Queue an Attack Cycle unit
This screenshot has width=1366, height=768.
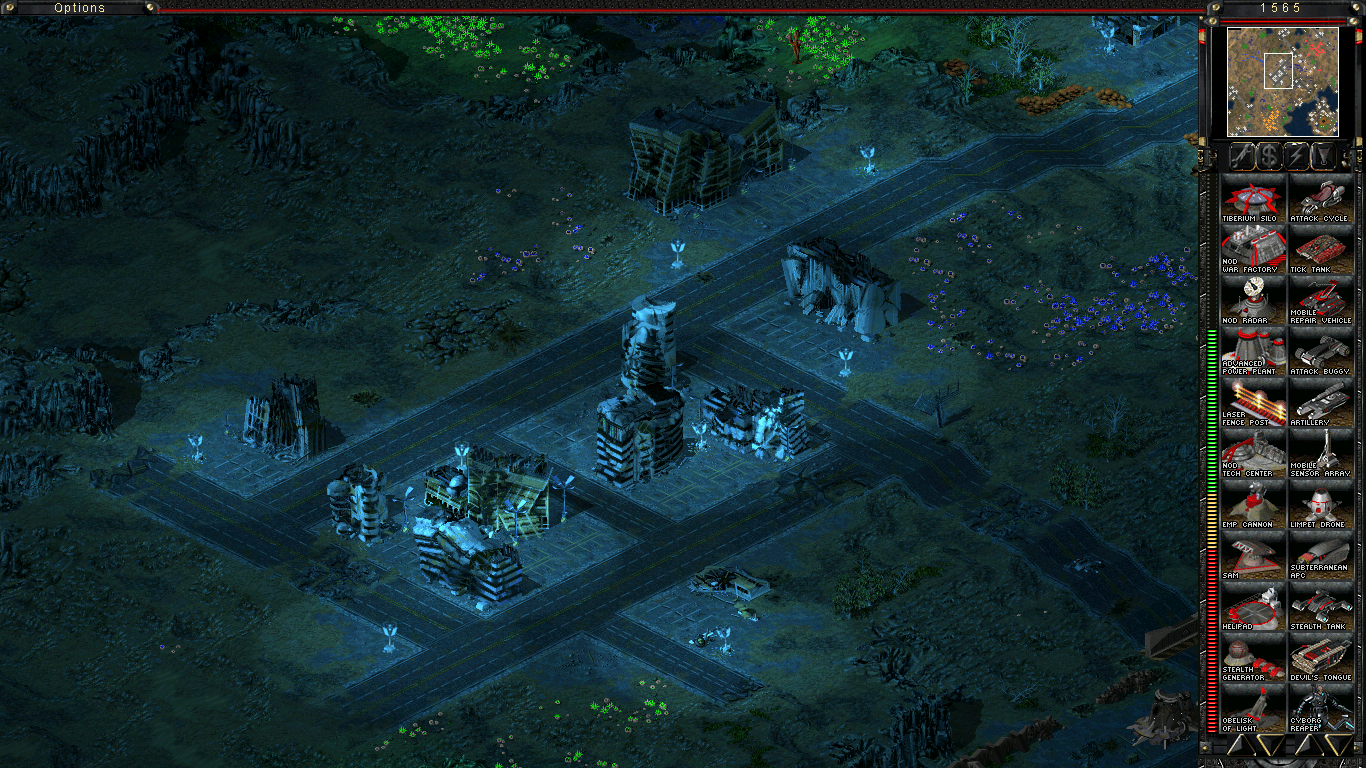[x=1320, y=198]
